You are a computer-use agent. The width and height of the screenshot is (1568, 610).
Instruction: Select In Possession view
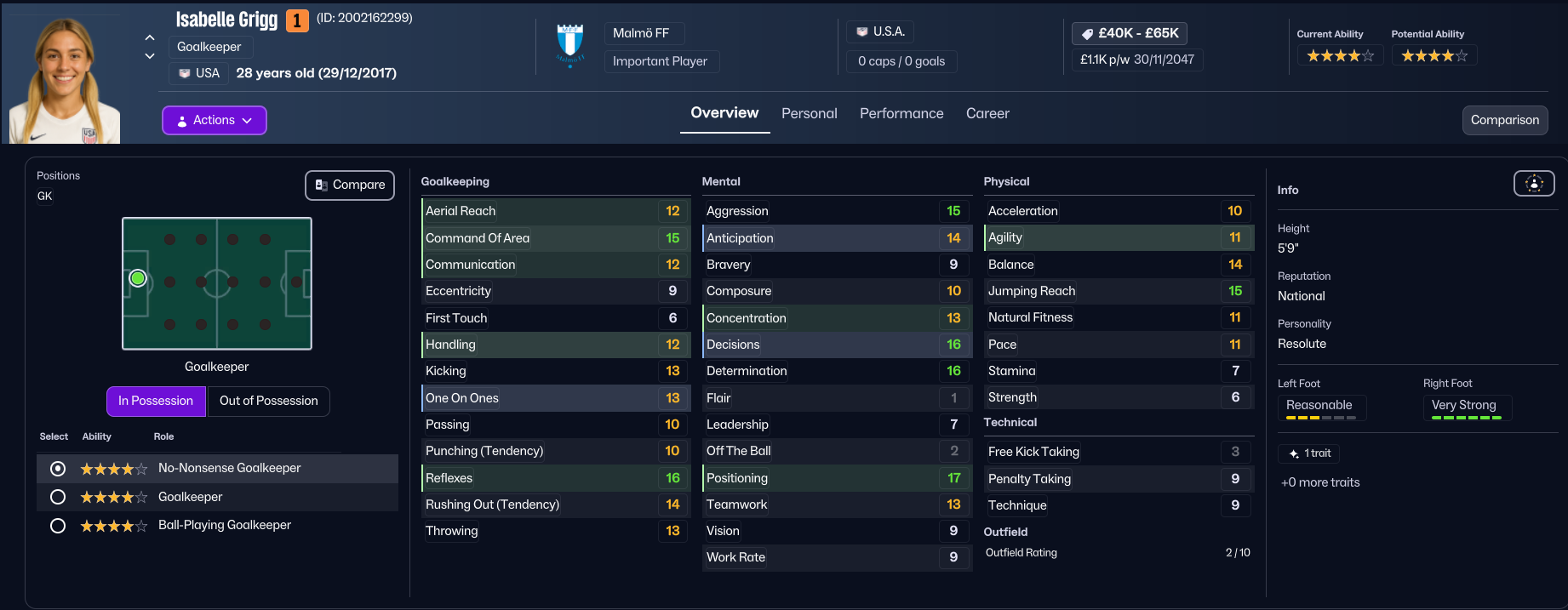pos(156,401)
